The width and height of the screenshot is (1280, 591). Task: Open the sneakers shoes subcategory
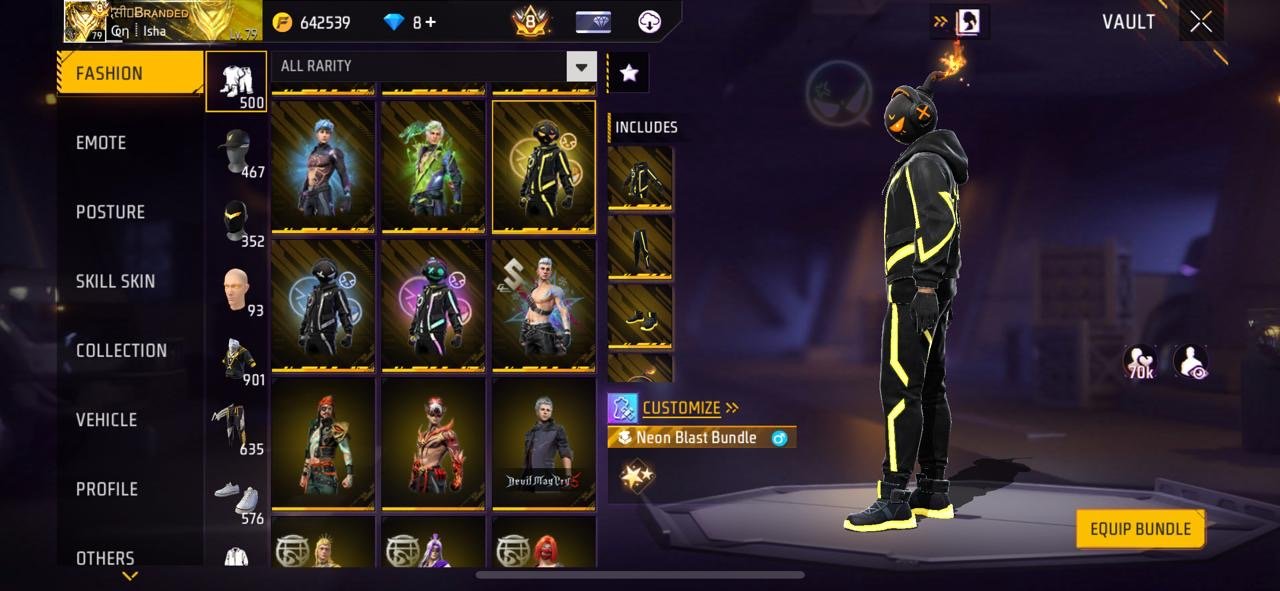tap(236, 498)
